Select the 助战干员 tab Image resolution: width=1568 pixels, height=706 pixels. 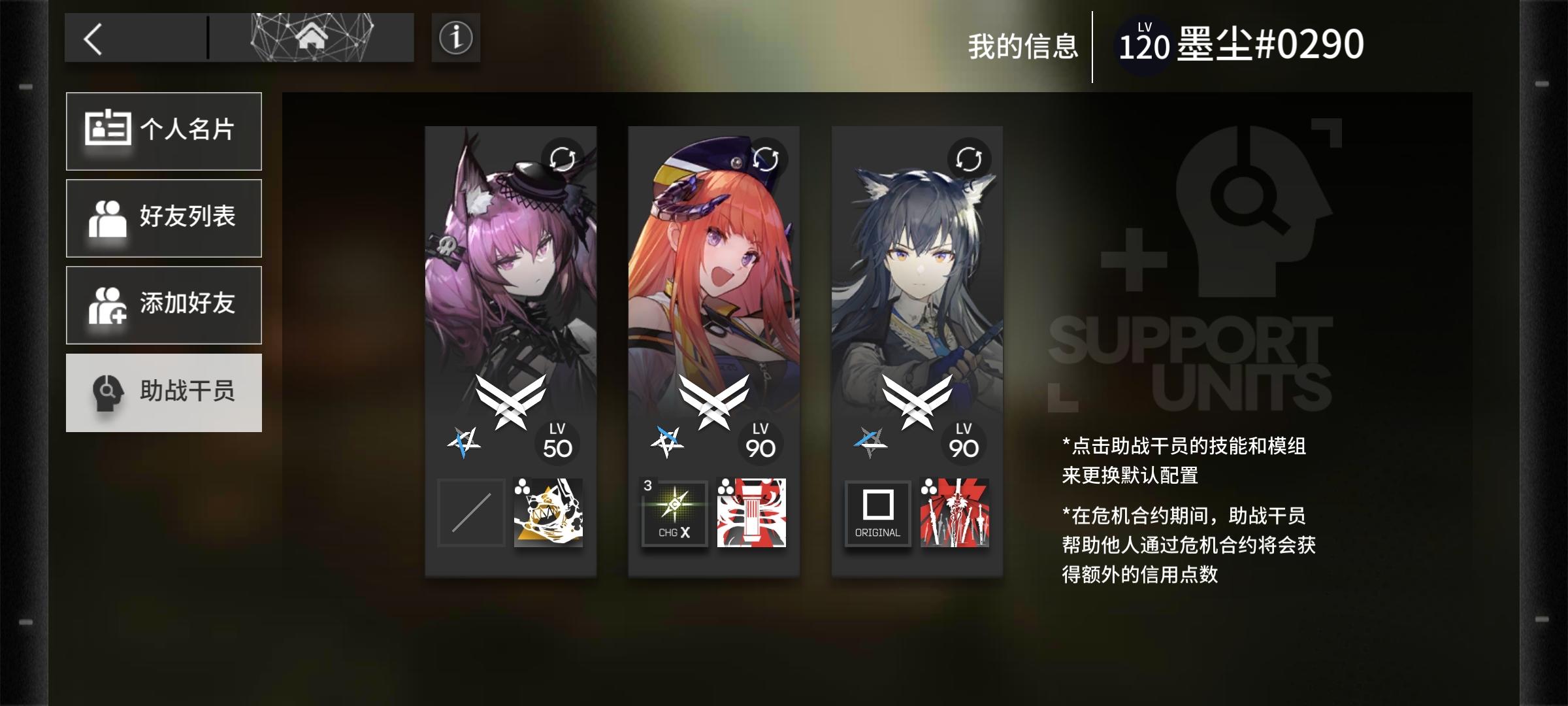[164, 392]
